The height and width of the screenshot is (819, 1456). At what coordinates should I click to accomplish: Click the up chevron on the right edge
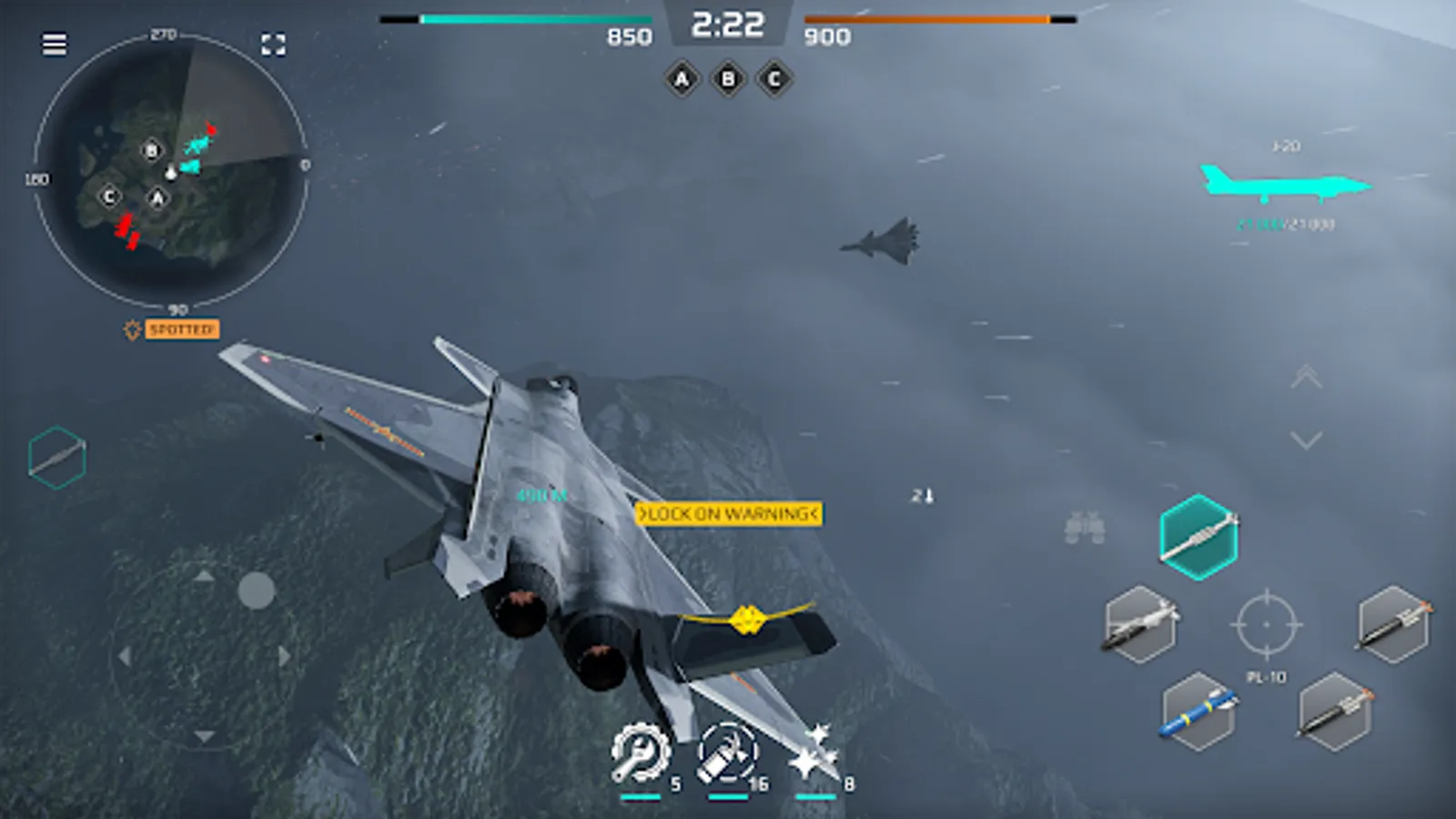[x=1308, y=378]
